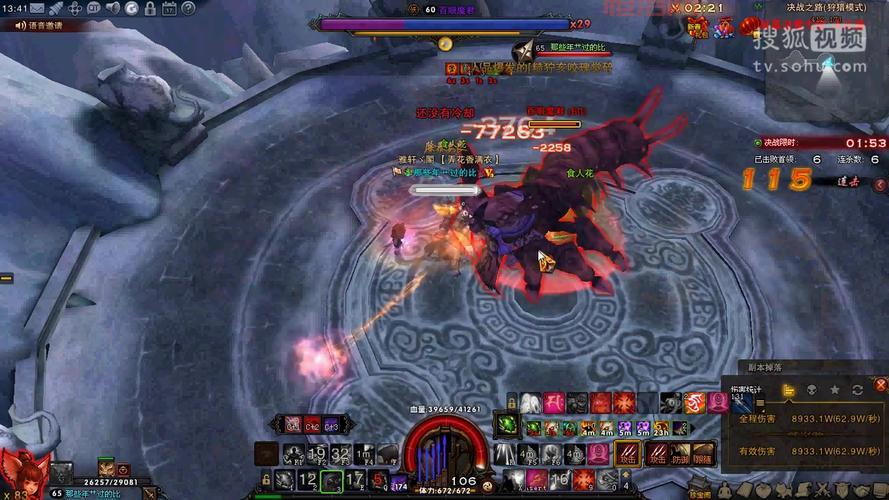Collapse the combo counter panel arrow

click(881, 185)
